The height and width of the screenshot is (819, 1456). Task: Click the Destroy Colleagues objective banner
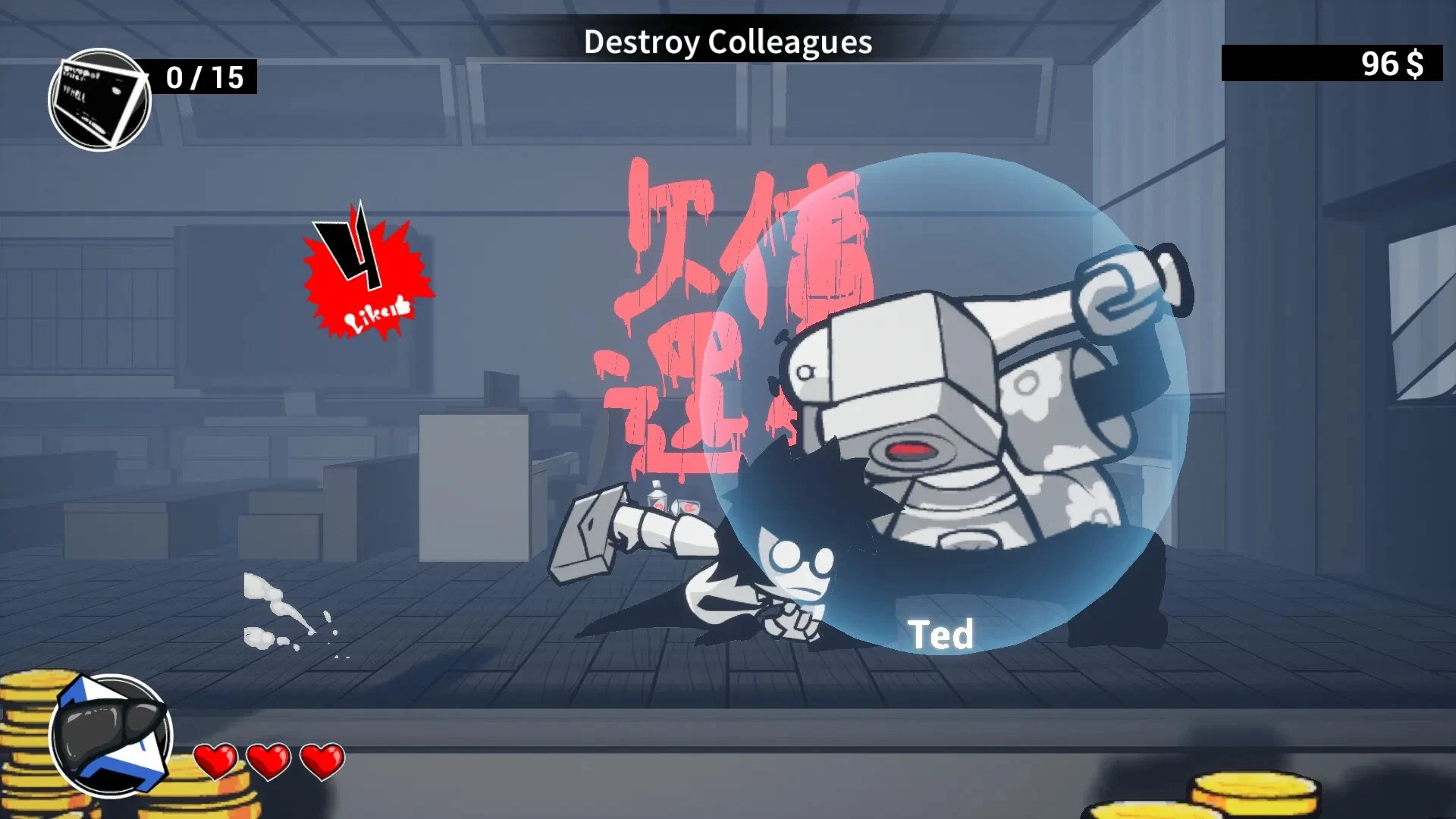(727, 42)
